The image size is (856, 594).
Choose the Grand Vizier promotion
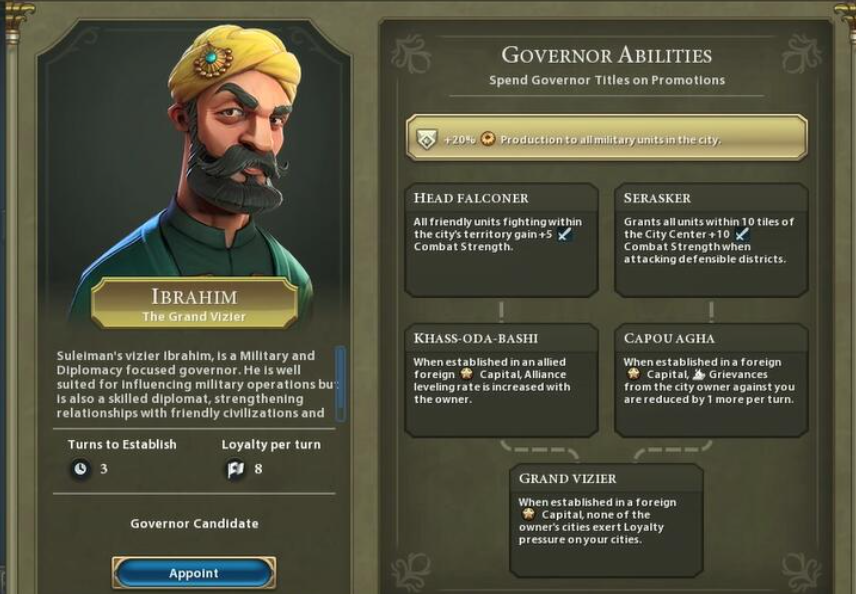click(x=606, y=520)
